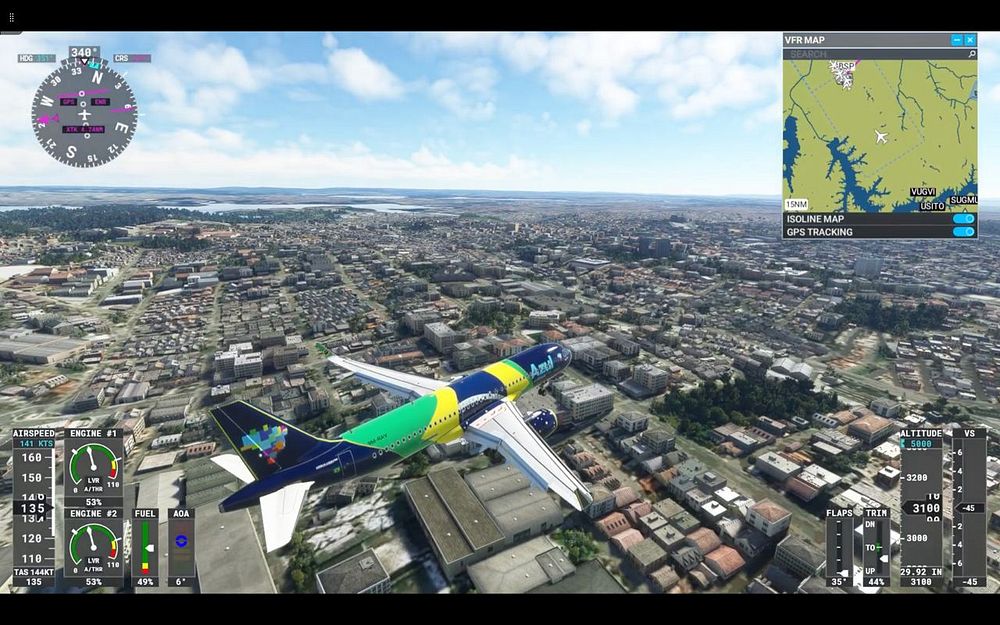1000x625 pixels.
Task: Select the VUGVI waypoint on the map
Action: coord(923,192)
